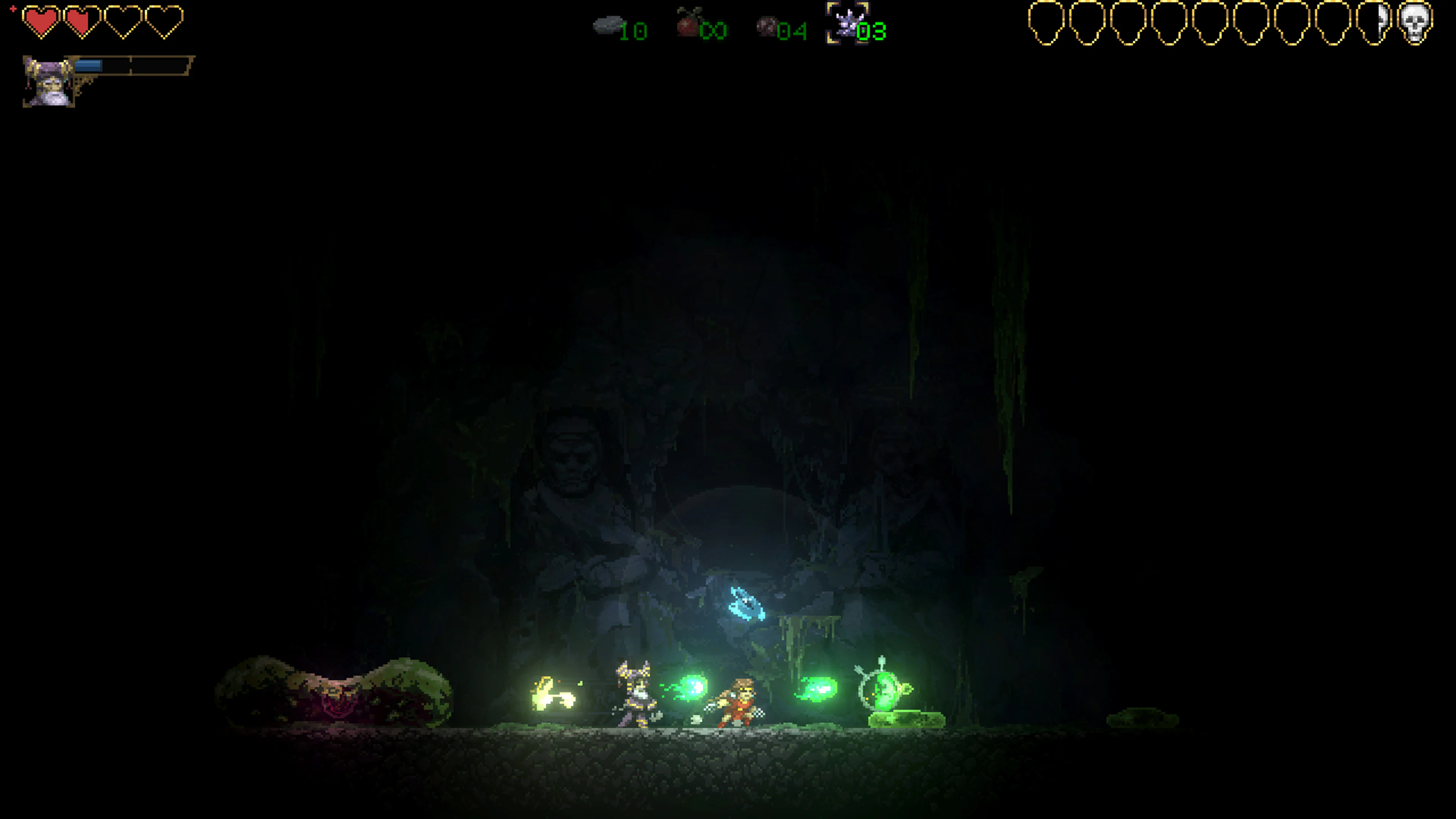Select the purple-haired character portrait

coord(46,79)
